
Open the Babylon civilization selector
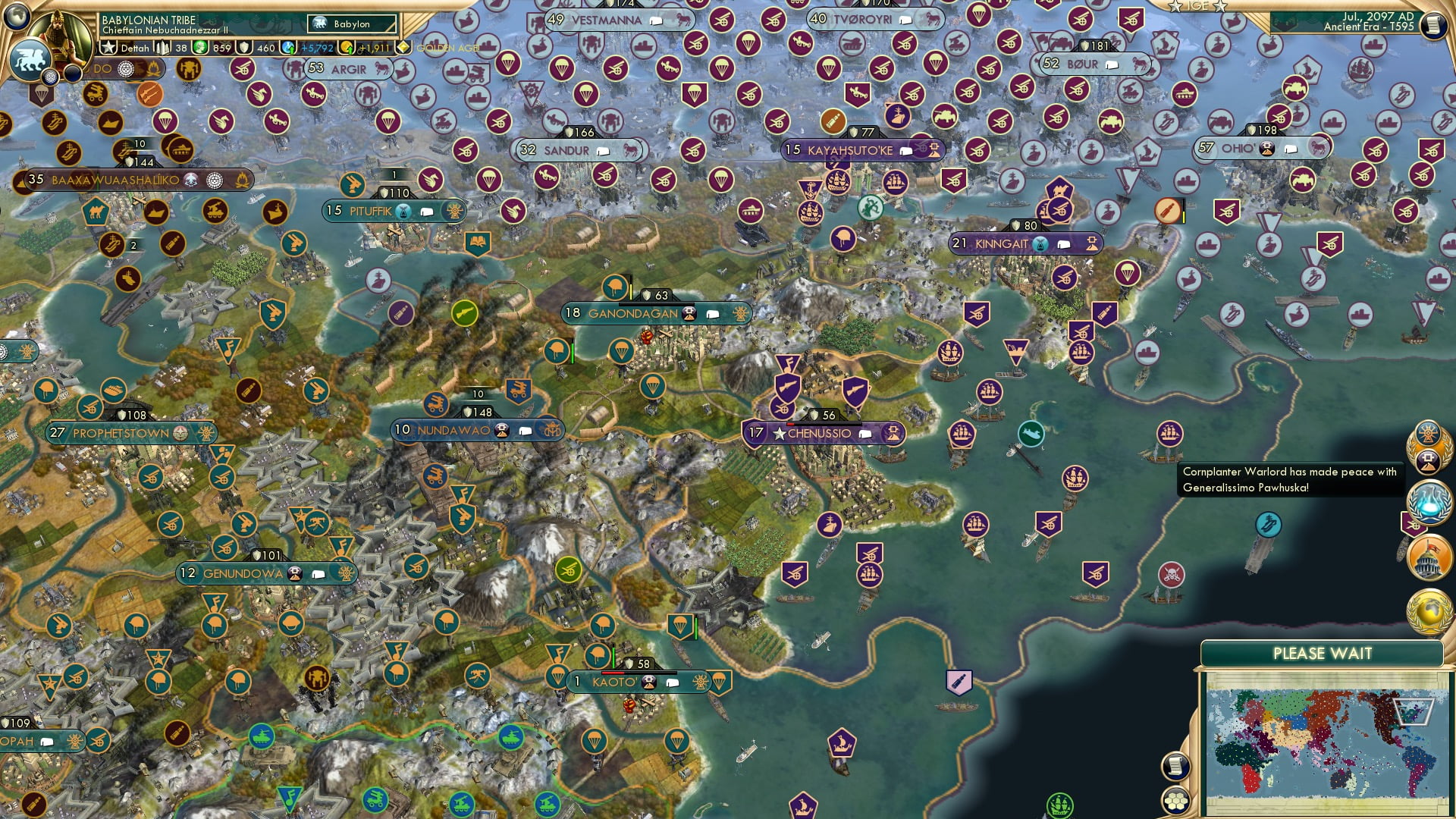[x=351, y=24]
